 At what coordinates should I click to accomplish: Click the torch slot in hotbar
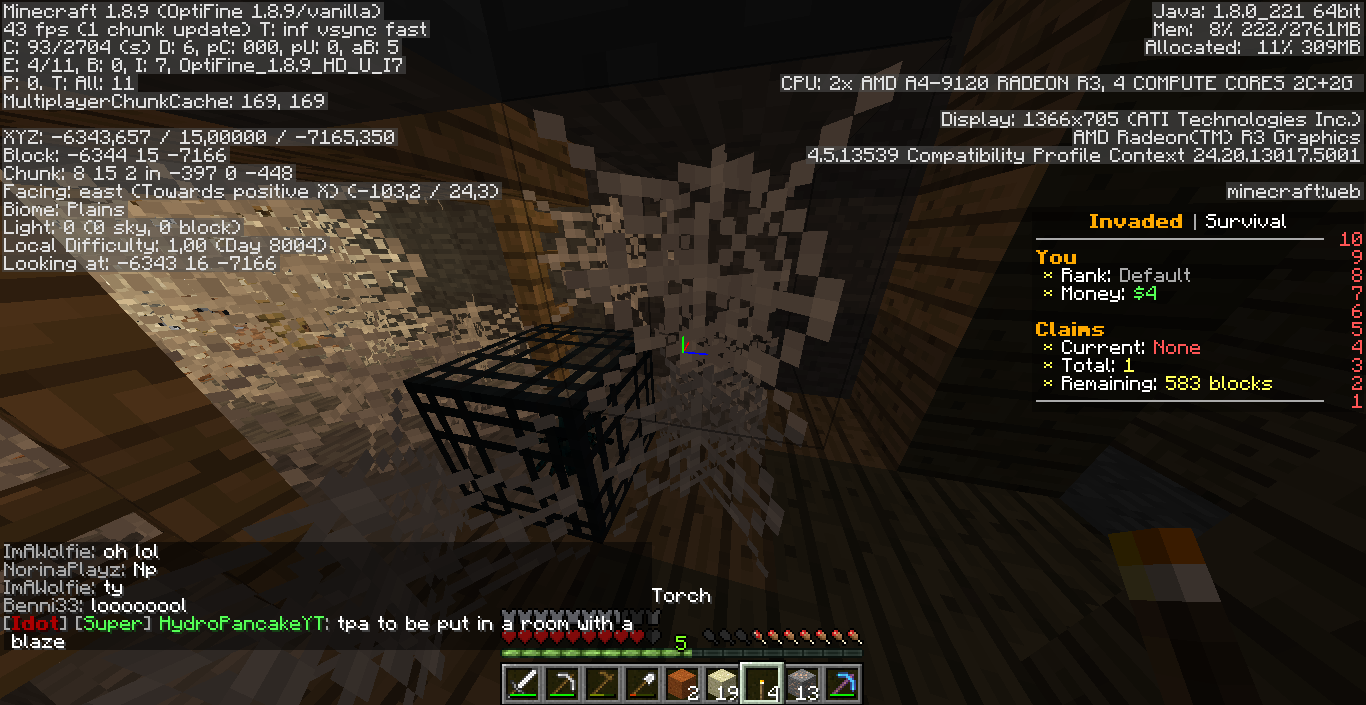760,684
